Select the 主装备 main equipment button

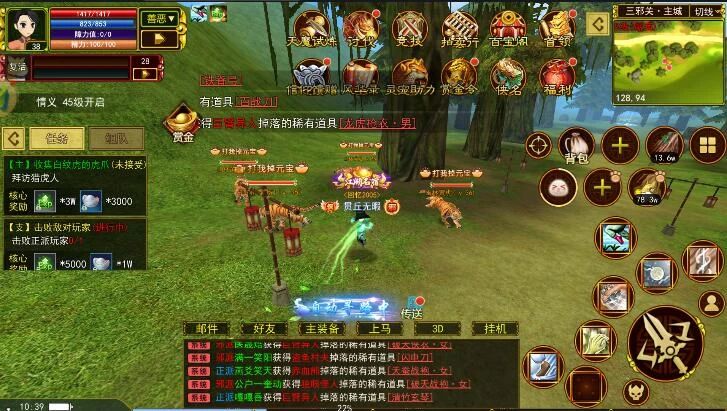click(322, 328)
